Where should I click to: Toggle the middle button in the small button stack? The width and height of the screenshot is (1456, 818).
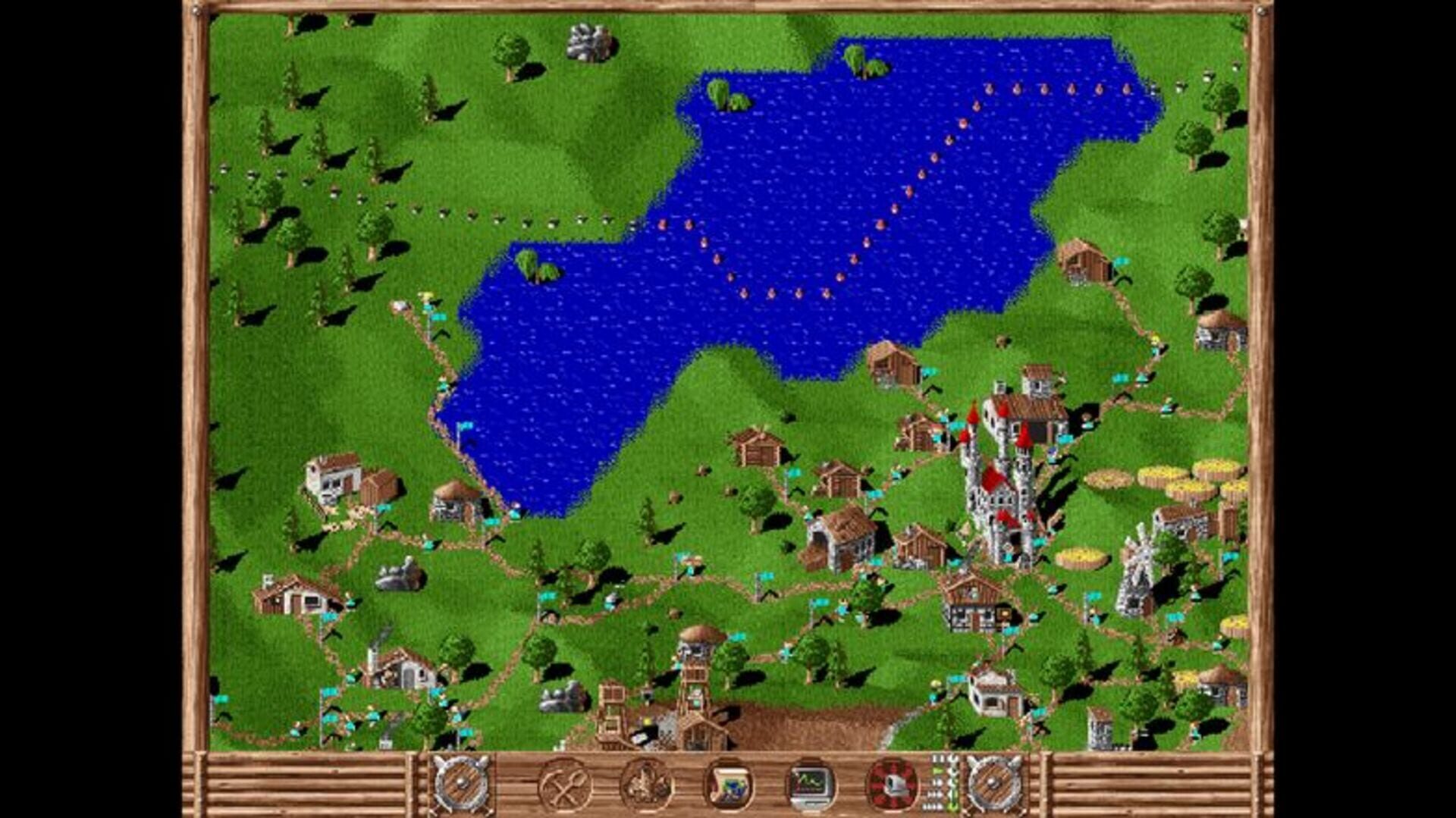click(x=934, y=784)
